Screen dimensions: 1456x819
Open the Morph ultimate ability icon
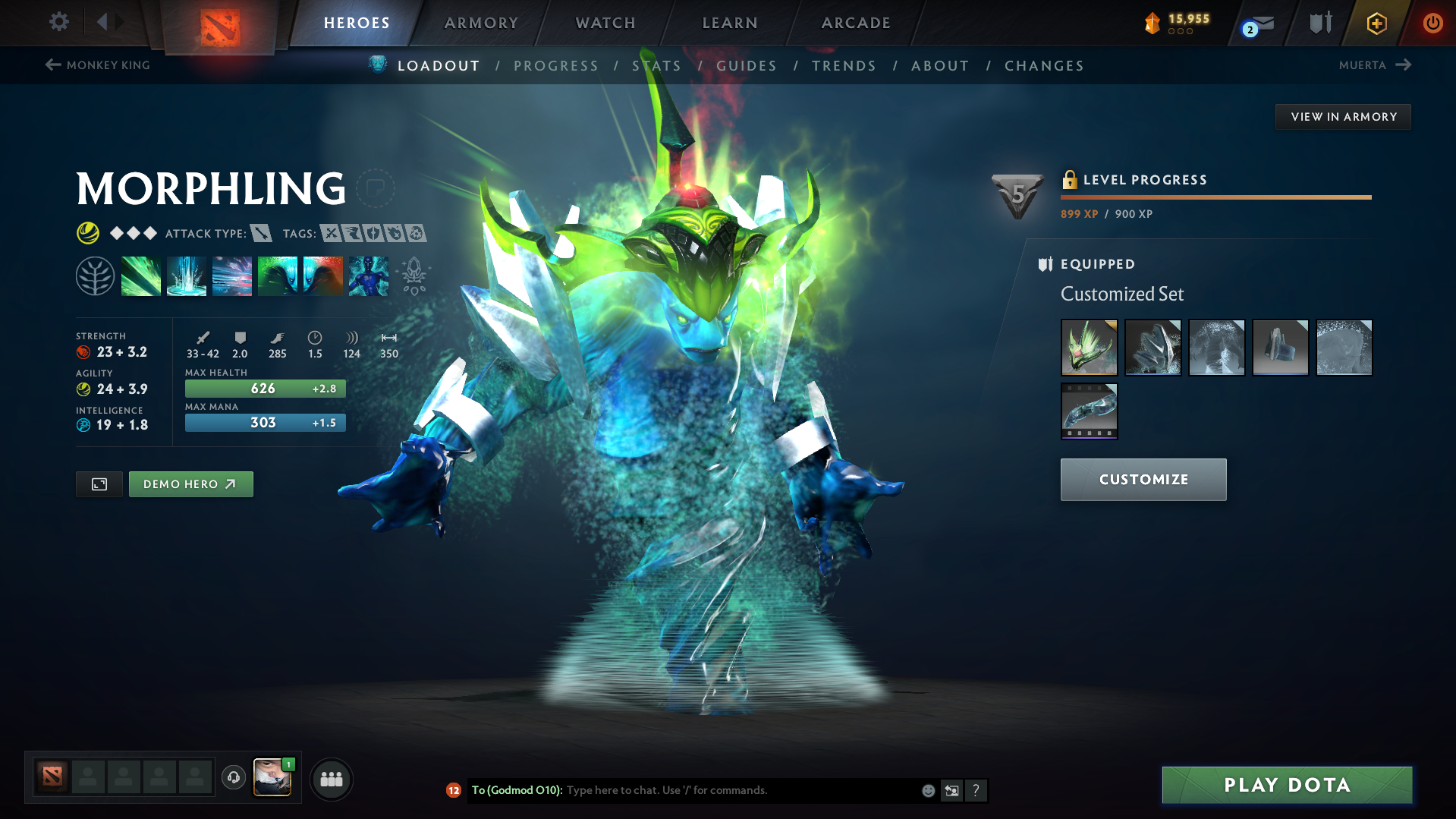[x=369, y=276]
